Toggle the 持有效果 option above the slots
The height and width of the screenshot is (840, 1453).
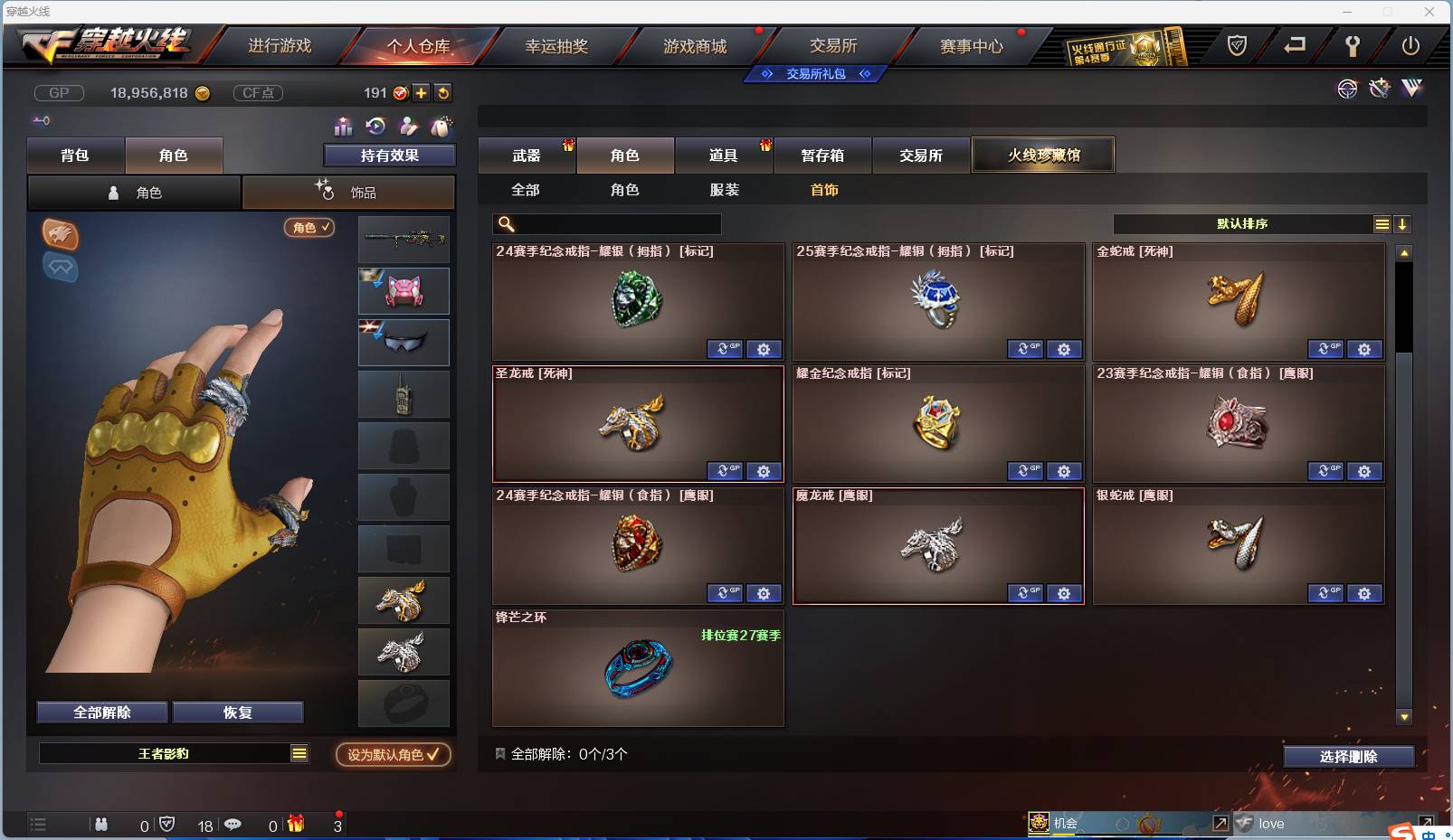point(389,156)
